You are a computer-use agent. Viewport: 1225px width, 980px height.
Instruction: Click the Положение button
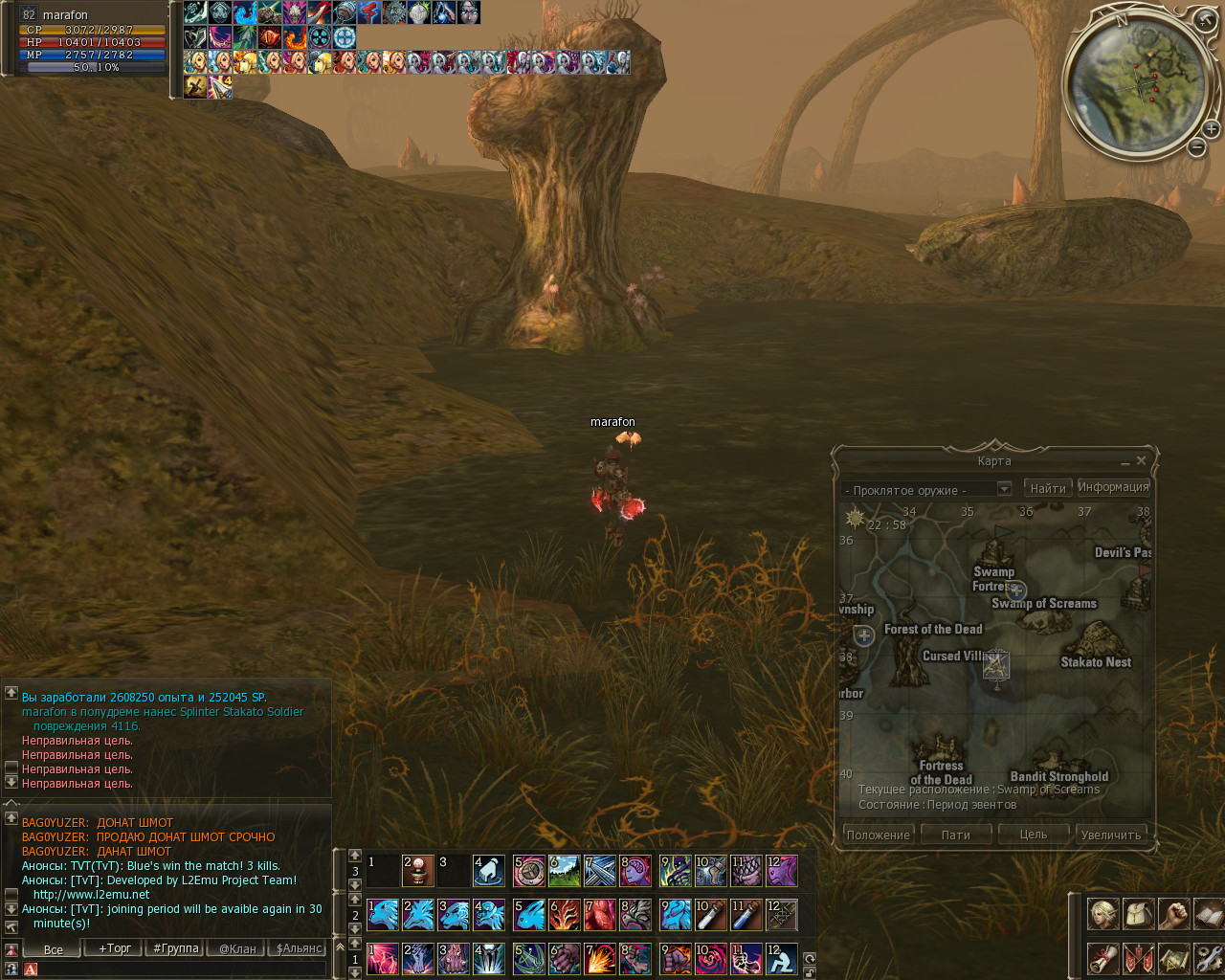point(878,835)
